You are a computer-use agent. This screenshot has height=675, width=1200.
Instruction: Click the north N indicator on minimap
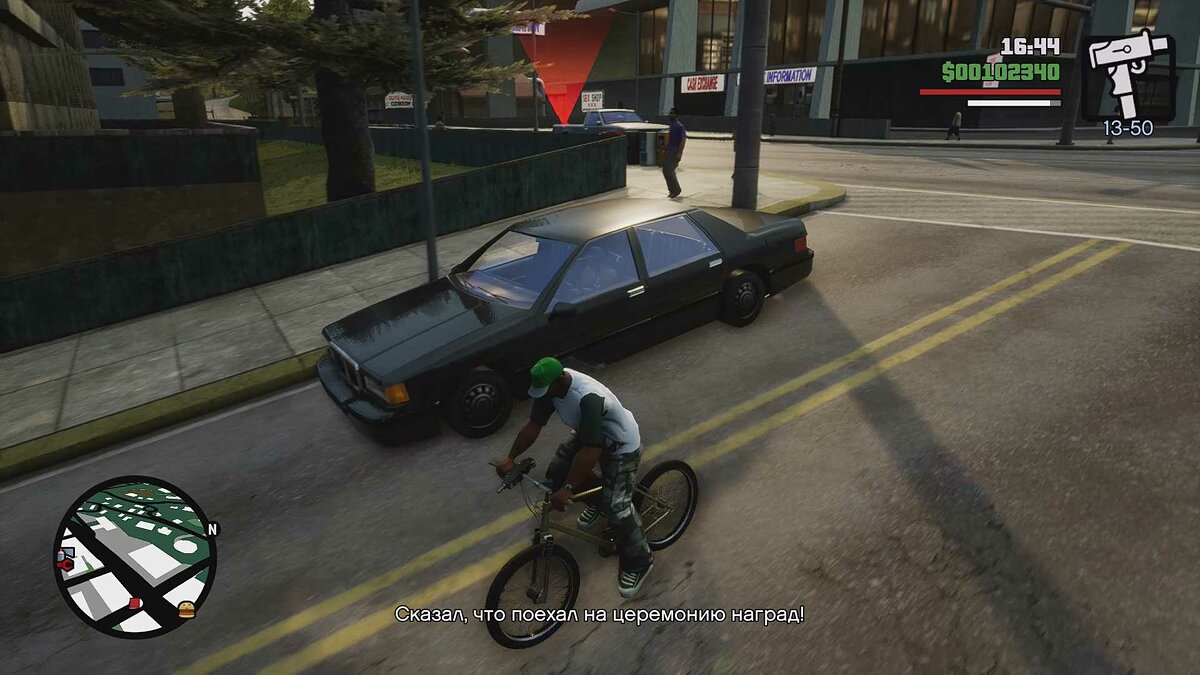tap(212, 529)
